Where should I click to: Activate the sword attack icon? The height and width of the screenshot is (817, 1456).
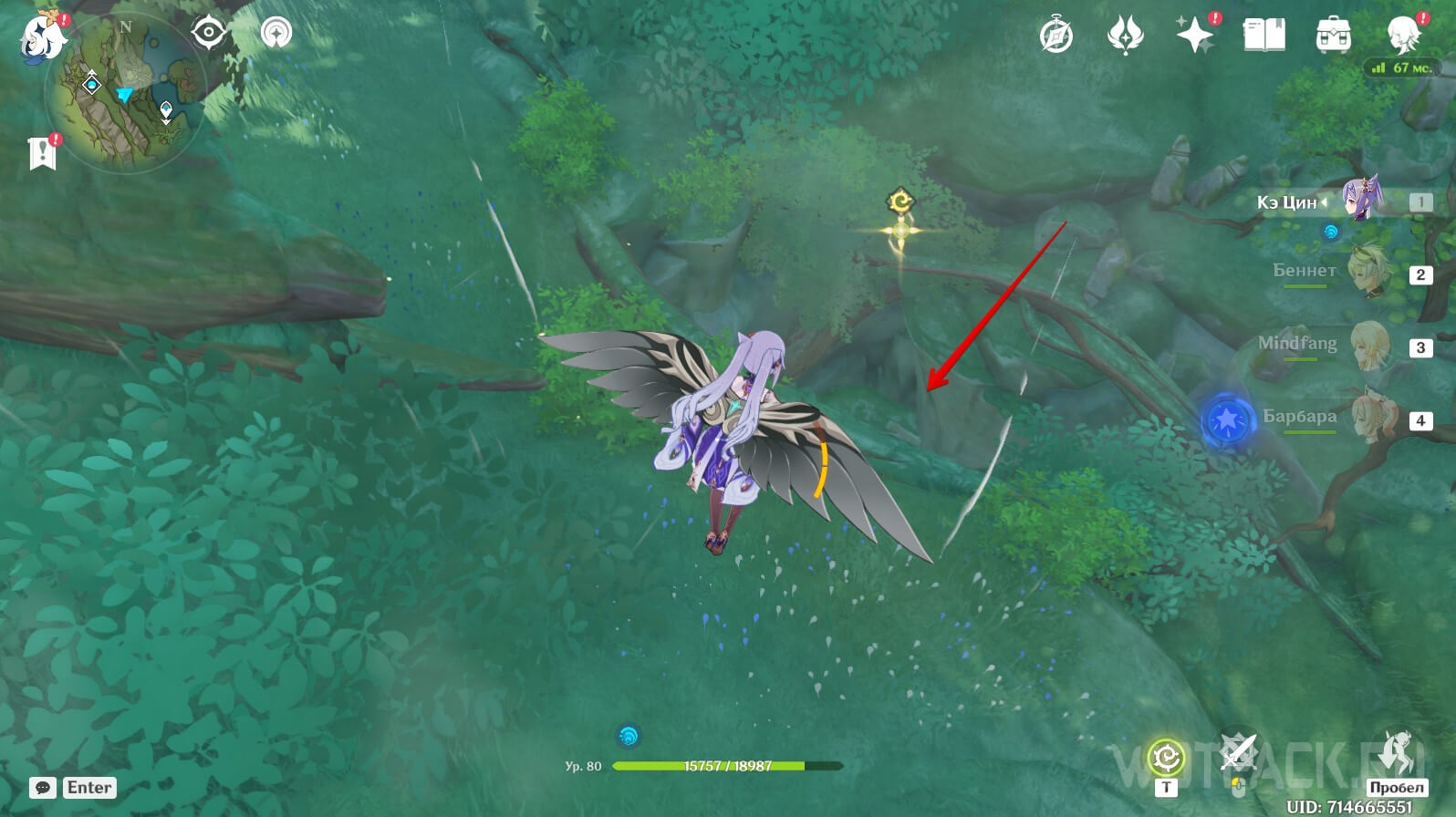[1238, 753]
